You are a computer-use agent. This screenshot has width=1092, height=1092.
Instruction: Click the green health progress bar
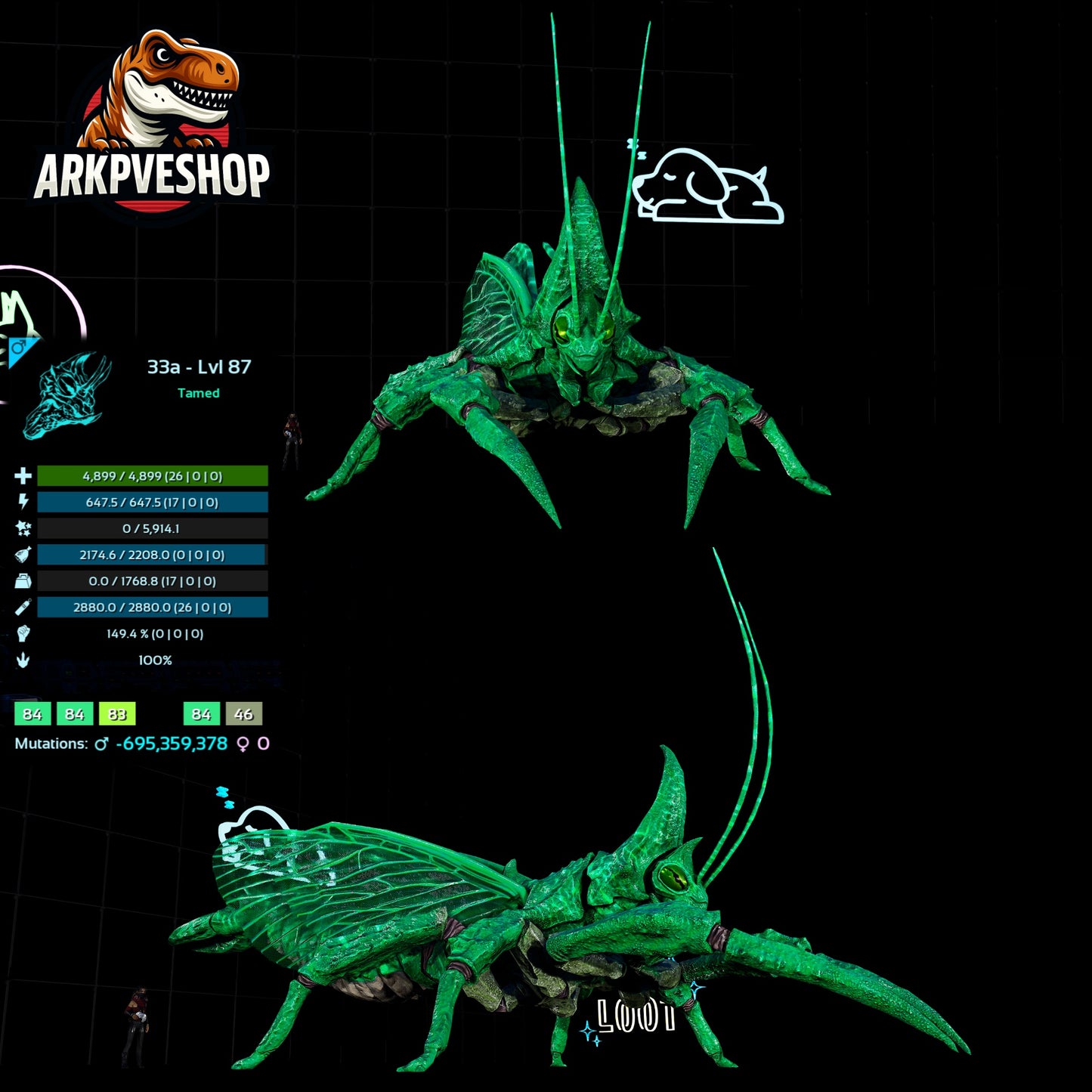(151, 477)
